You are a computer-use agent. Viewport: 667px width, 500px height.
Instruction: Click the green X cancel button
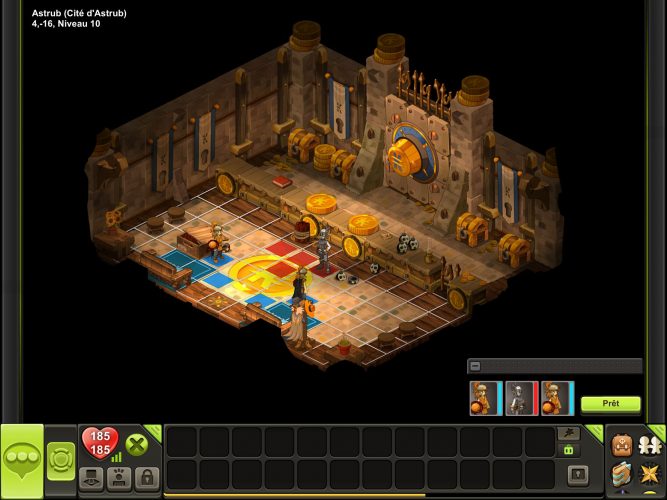coord(137,446)
